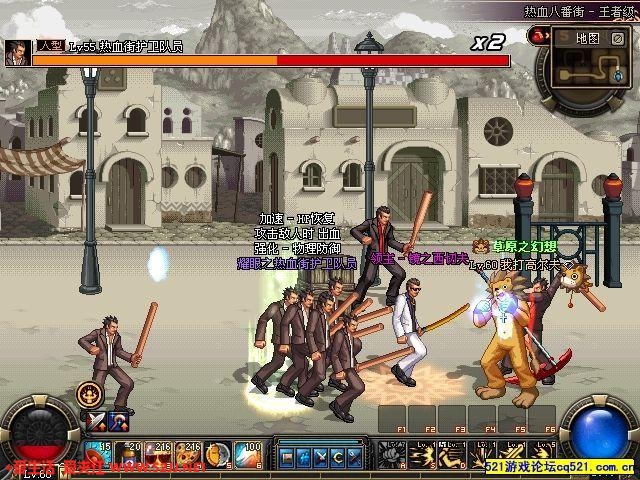The image size is (640, 480).
Task: Click the golden round buff icon
Action: coord(89,393)
